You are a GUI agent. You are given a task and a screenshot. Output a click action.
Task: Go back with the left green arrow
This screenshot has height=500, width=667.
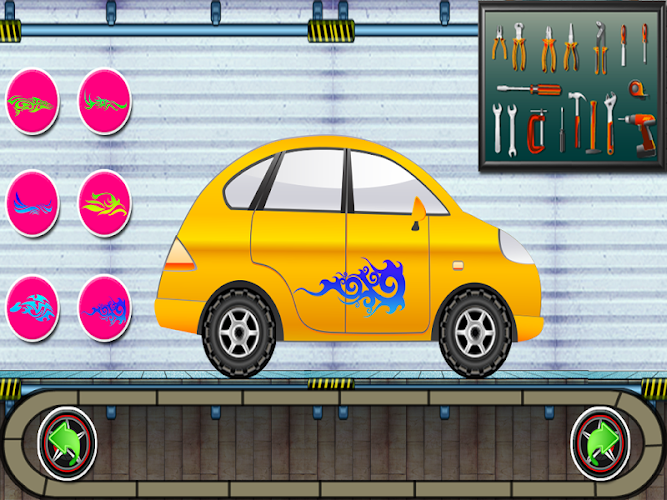(66, 441)
